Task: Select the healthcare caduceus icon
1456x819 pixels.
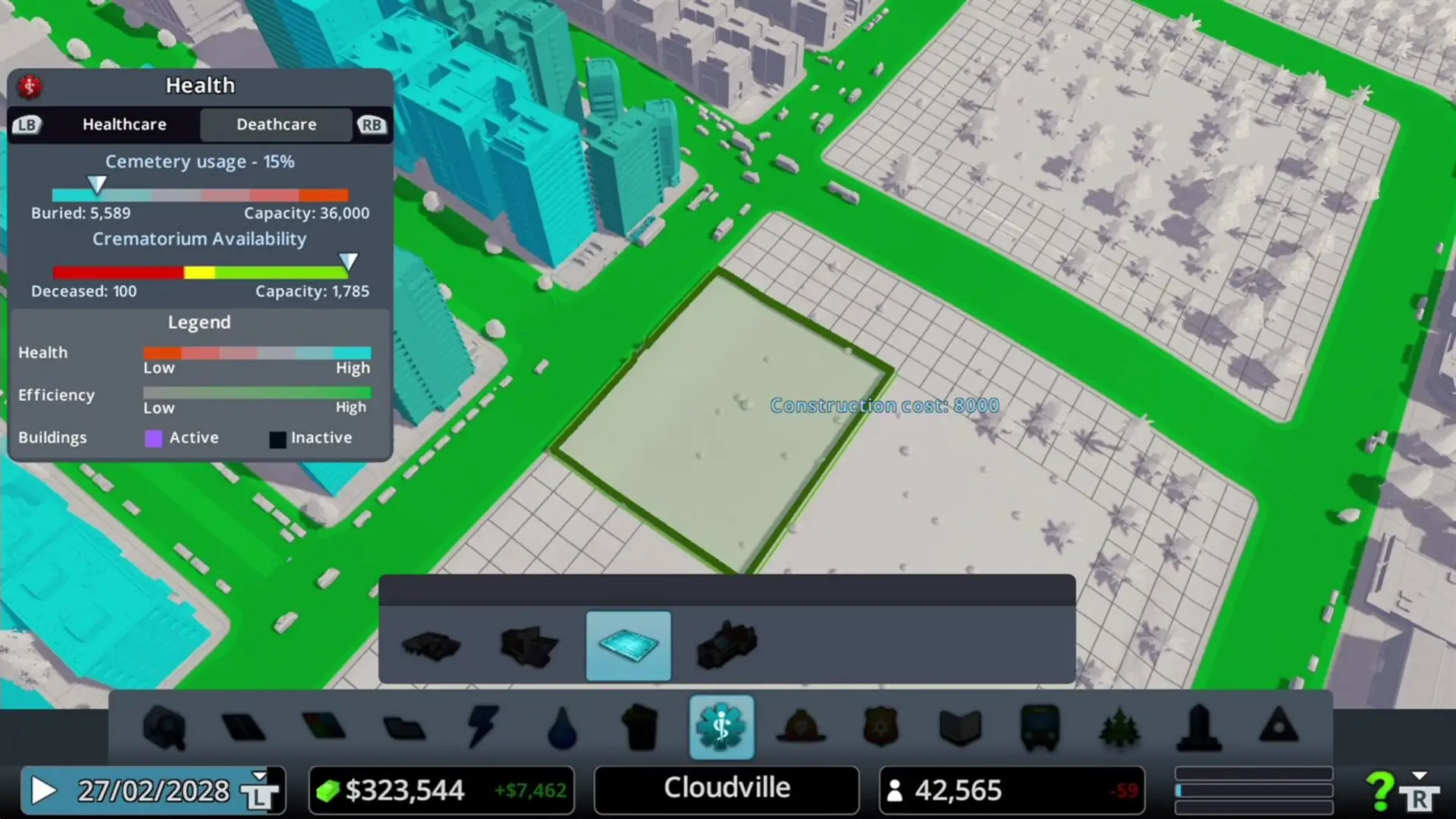Action: pos(720,728)
